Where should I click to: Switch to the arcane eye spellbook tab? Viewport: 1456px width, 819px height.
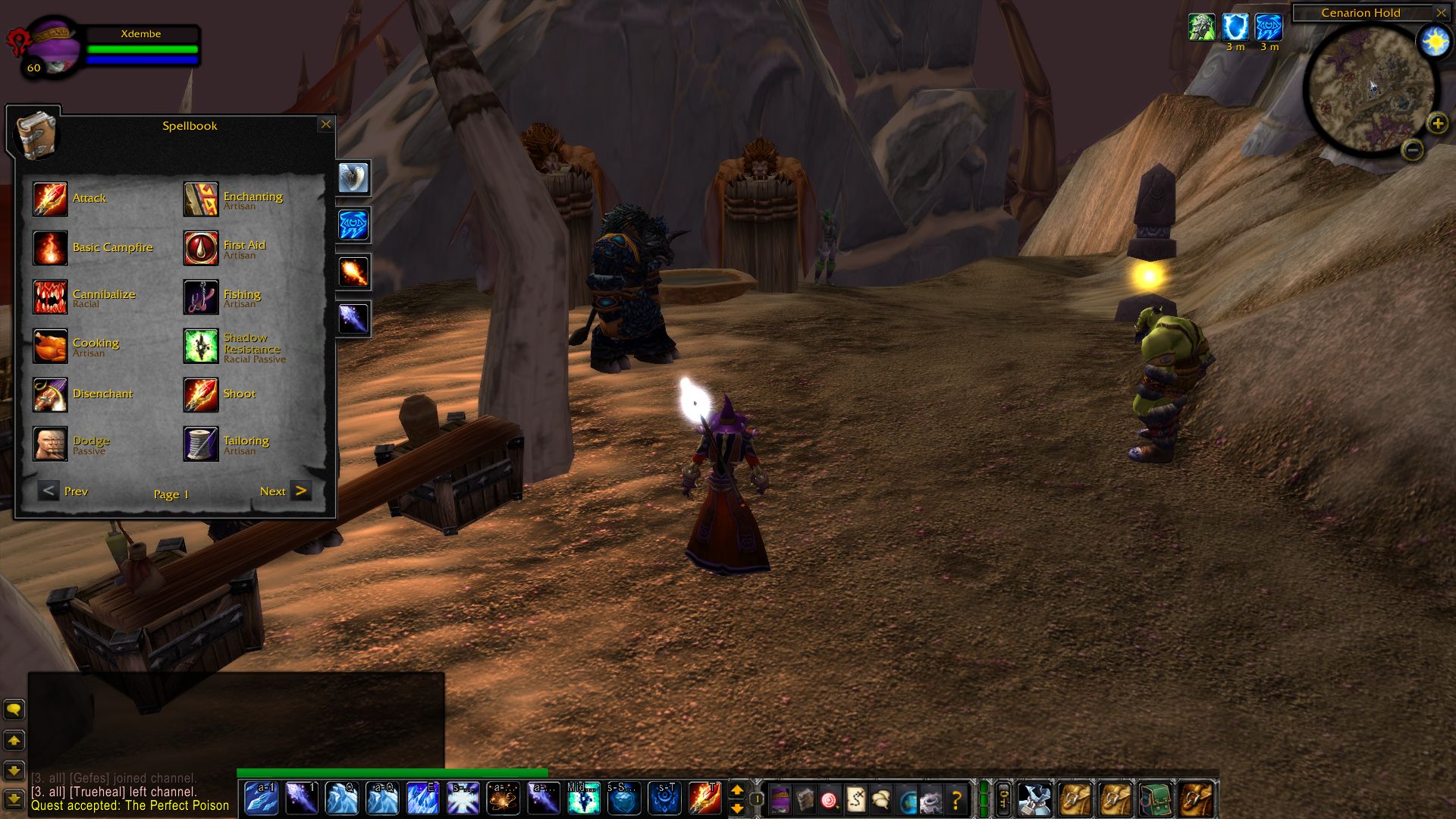[x=353, y=224]
